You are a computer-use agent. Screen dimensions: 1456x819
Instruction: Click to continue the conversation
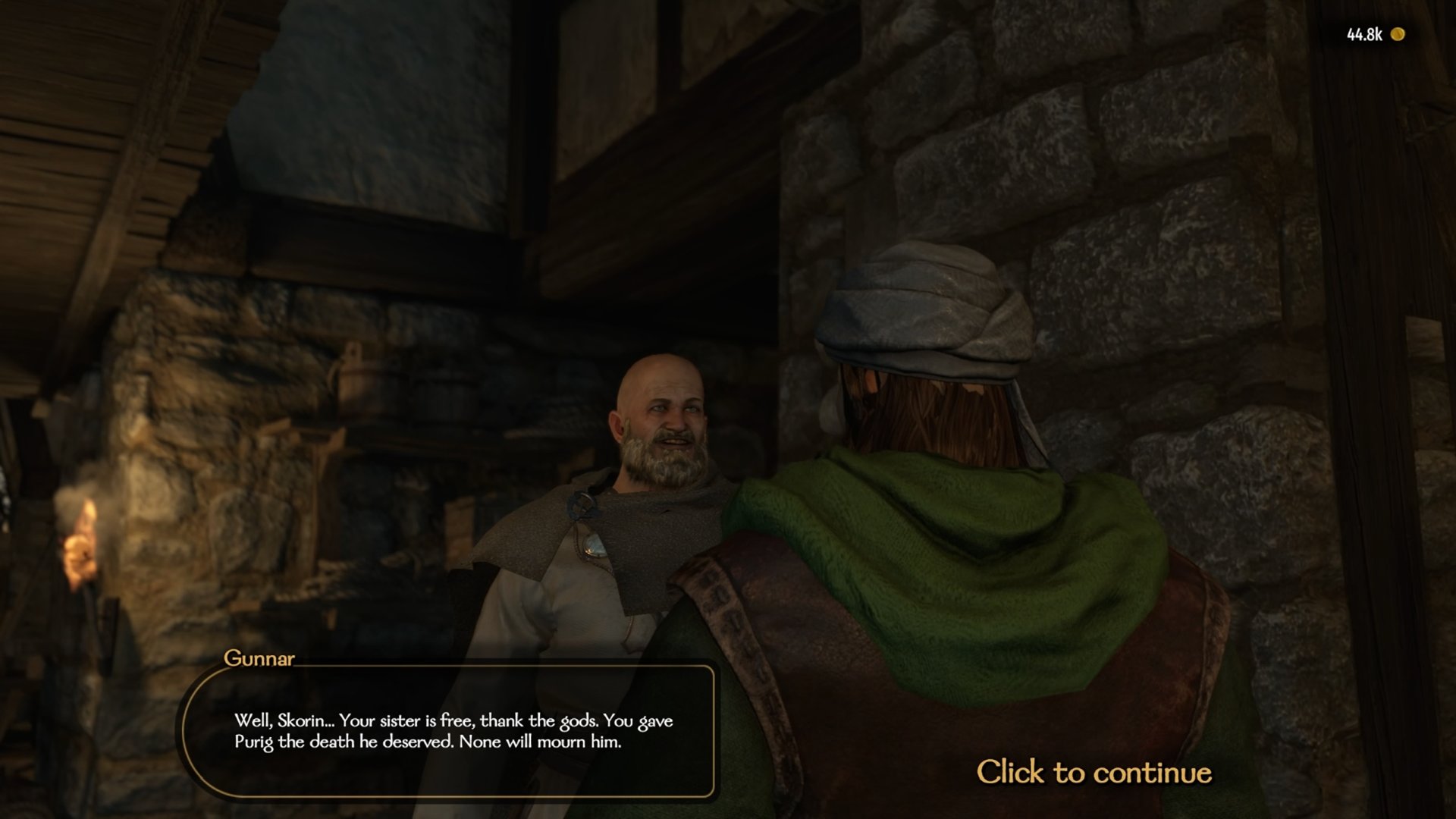pos(1094,772)
